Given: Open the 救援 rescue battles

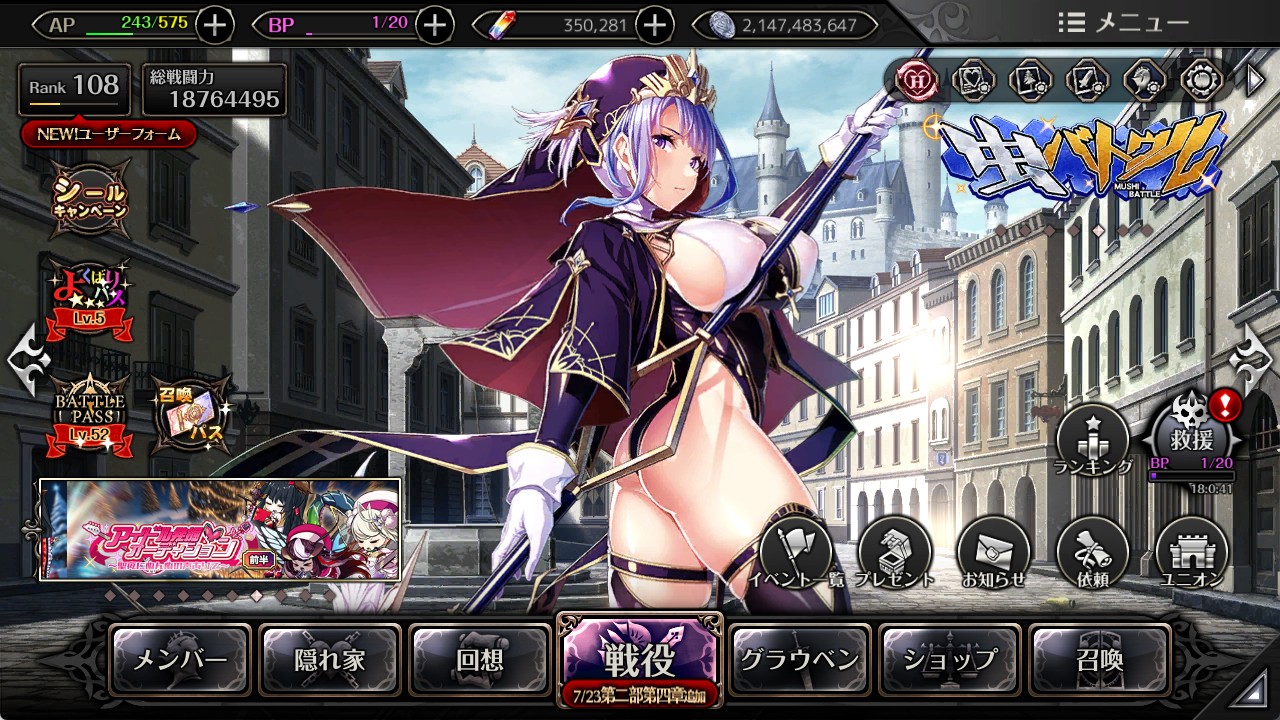Looking at the screenshot, I should click(1193, 436).
